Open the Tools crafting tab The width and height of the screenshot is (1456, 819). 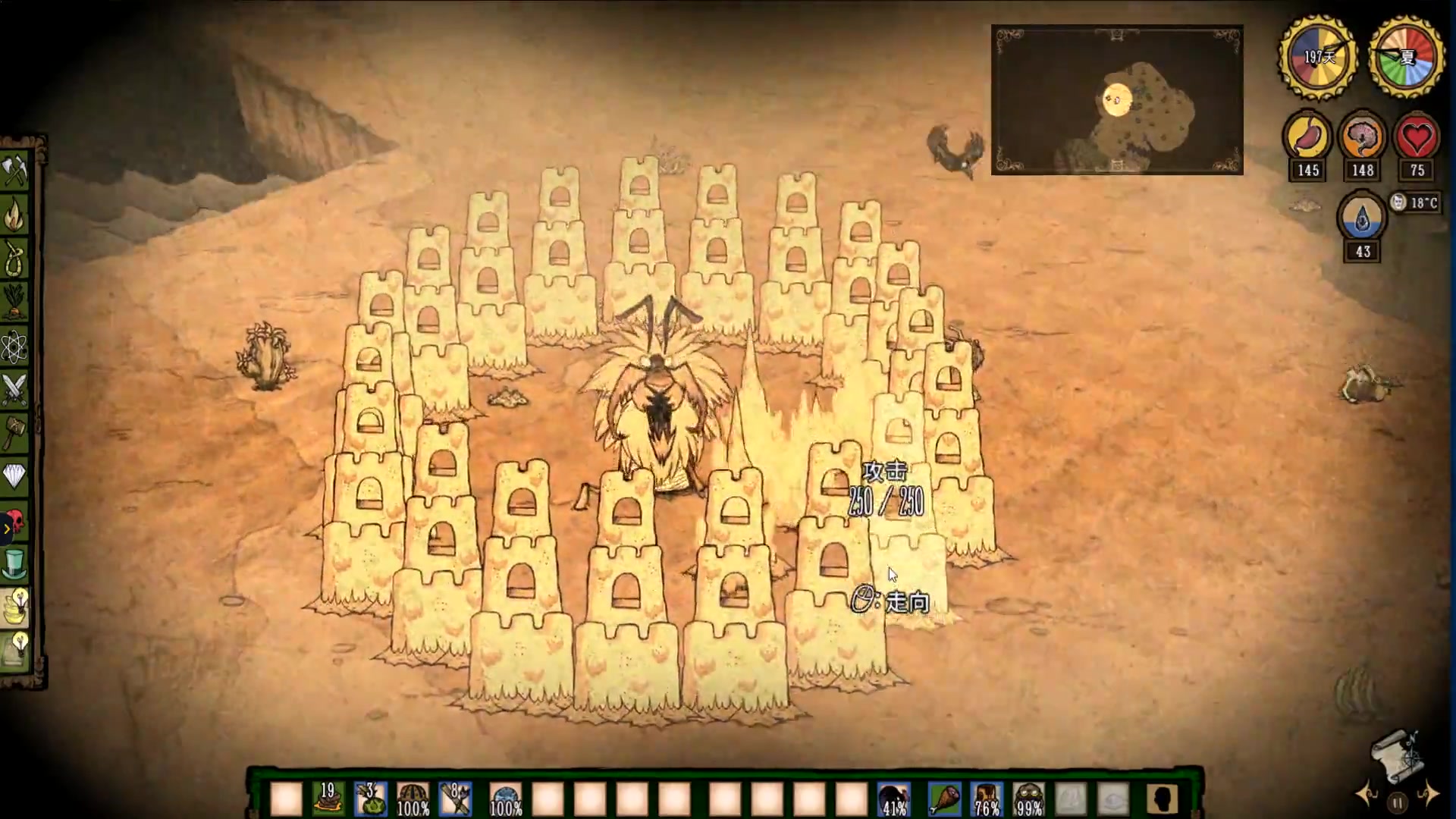point(15,171)
